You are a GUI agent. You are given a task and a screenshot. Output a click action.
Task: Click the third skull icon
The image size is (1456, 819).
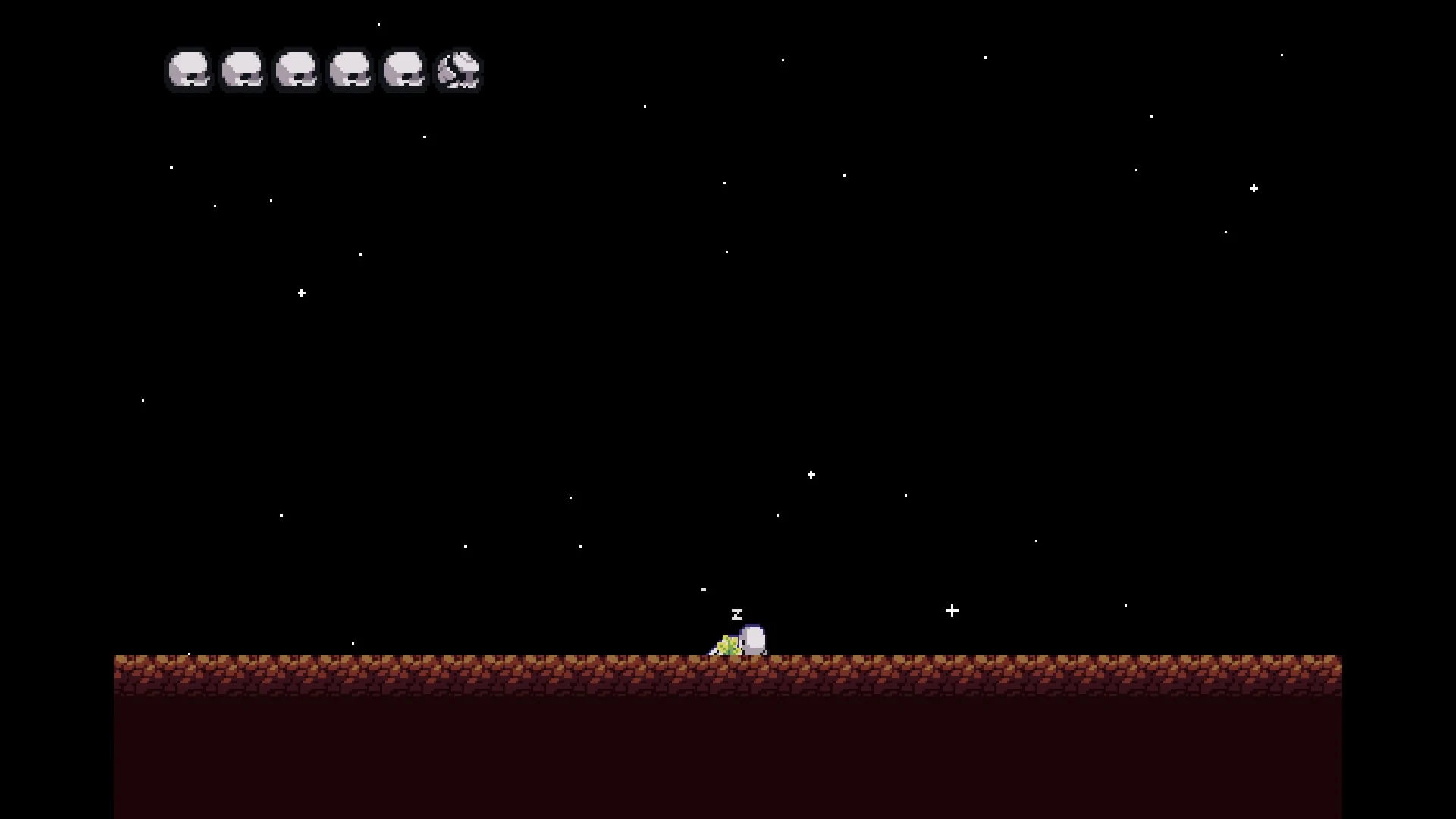(297, 70)
